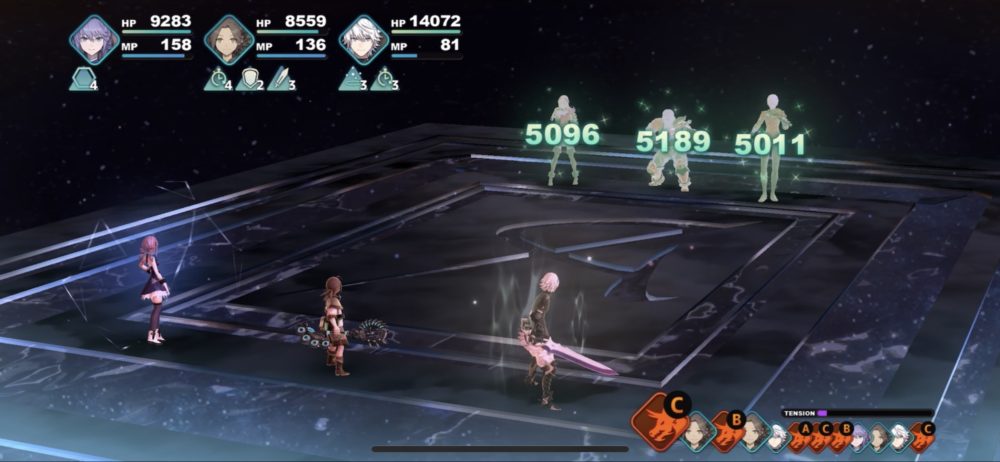Click the enemy A icon in turn order

click(803, 436)
